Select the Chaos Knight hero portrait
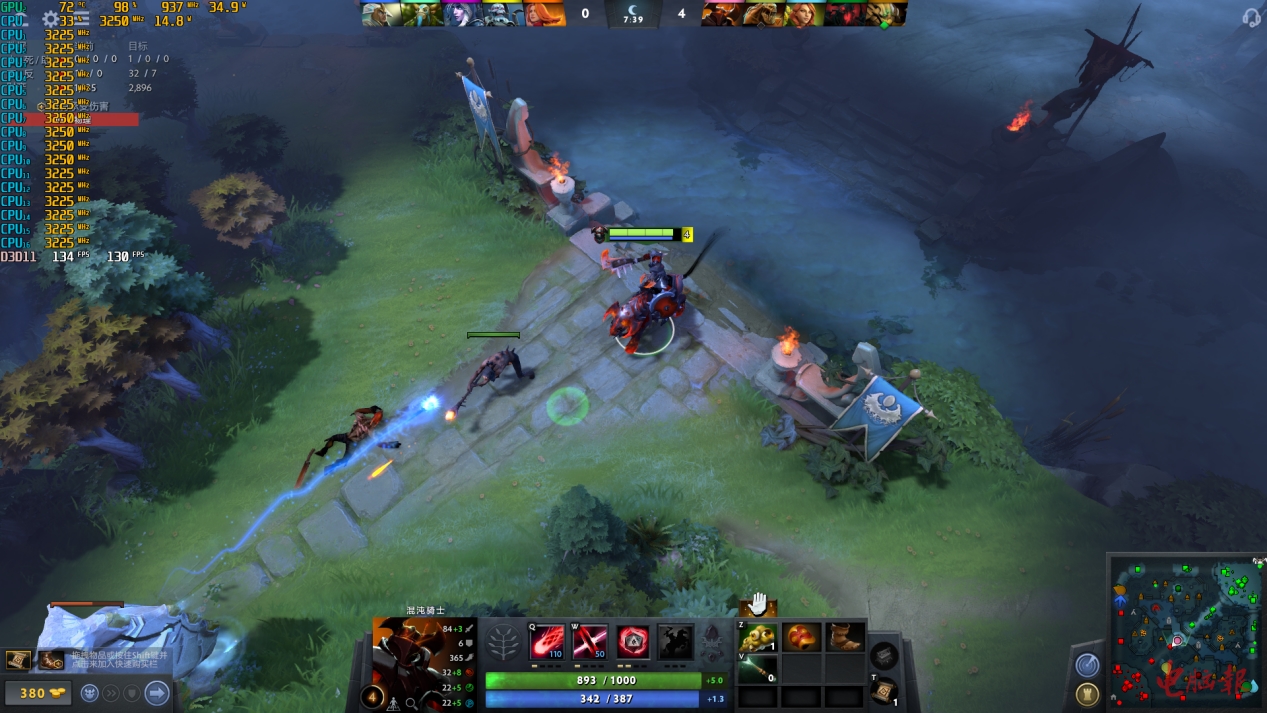The height and width of the screenshot is (713, 1267). click(x=408, y=650)
